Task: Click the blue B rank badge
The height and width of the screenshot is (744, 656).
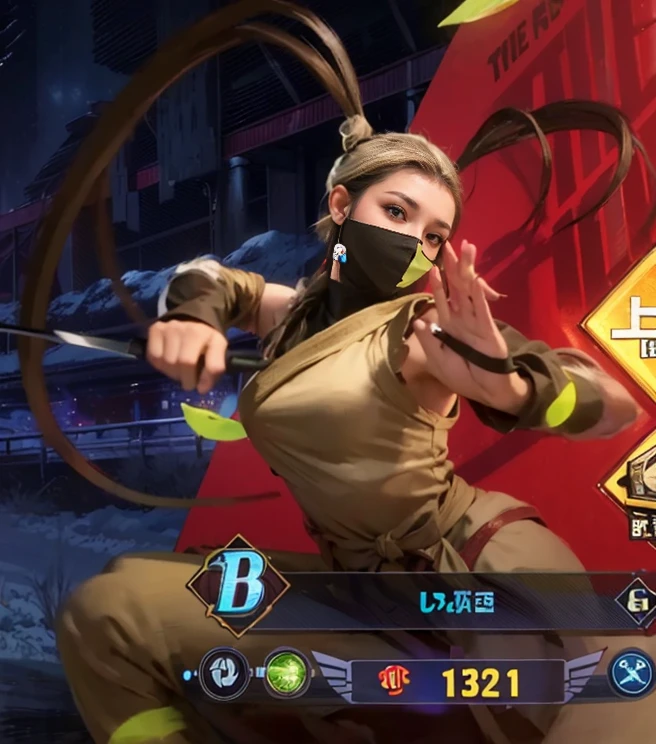Action: (238, 586)
